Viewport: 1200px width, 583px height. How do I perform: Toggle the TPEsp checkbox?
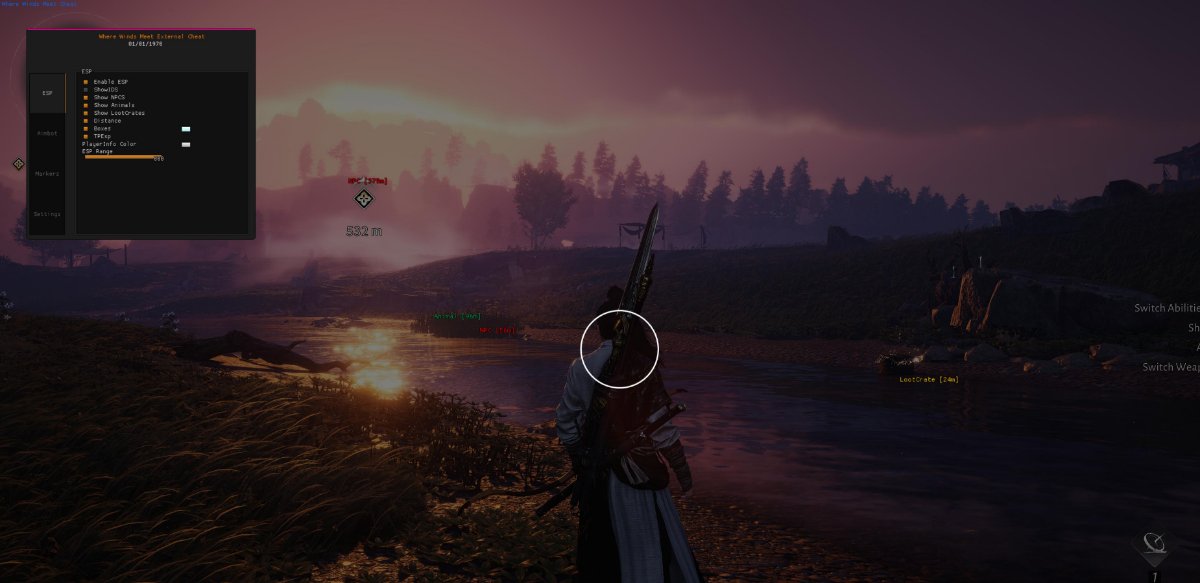86,136
